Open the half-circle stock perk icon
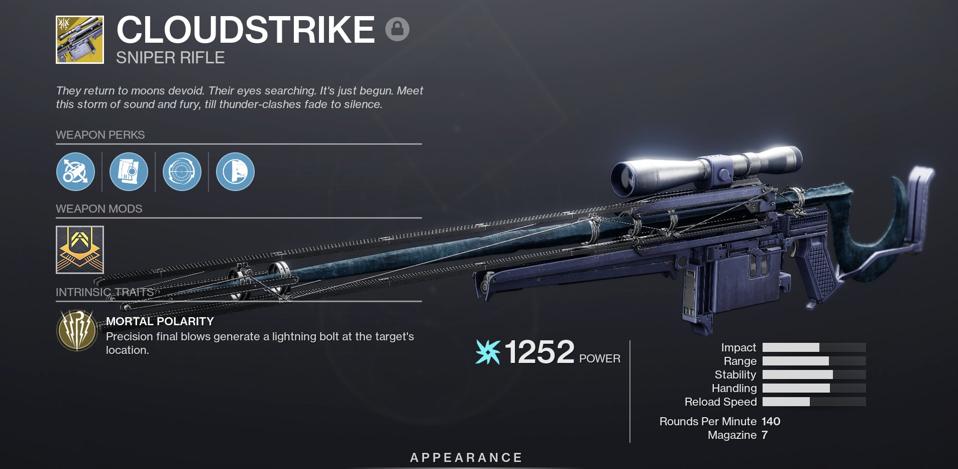This screenshot has width=958, height=469. click(235, 172)
